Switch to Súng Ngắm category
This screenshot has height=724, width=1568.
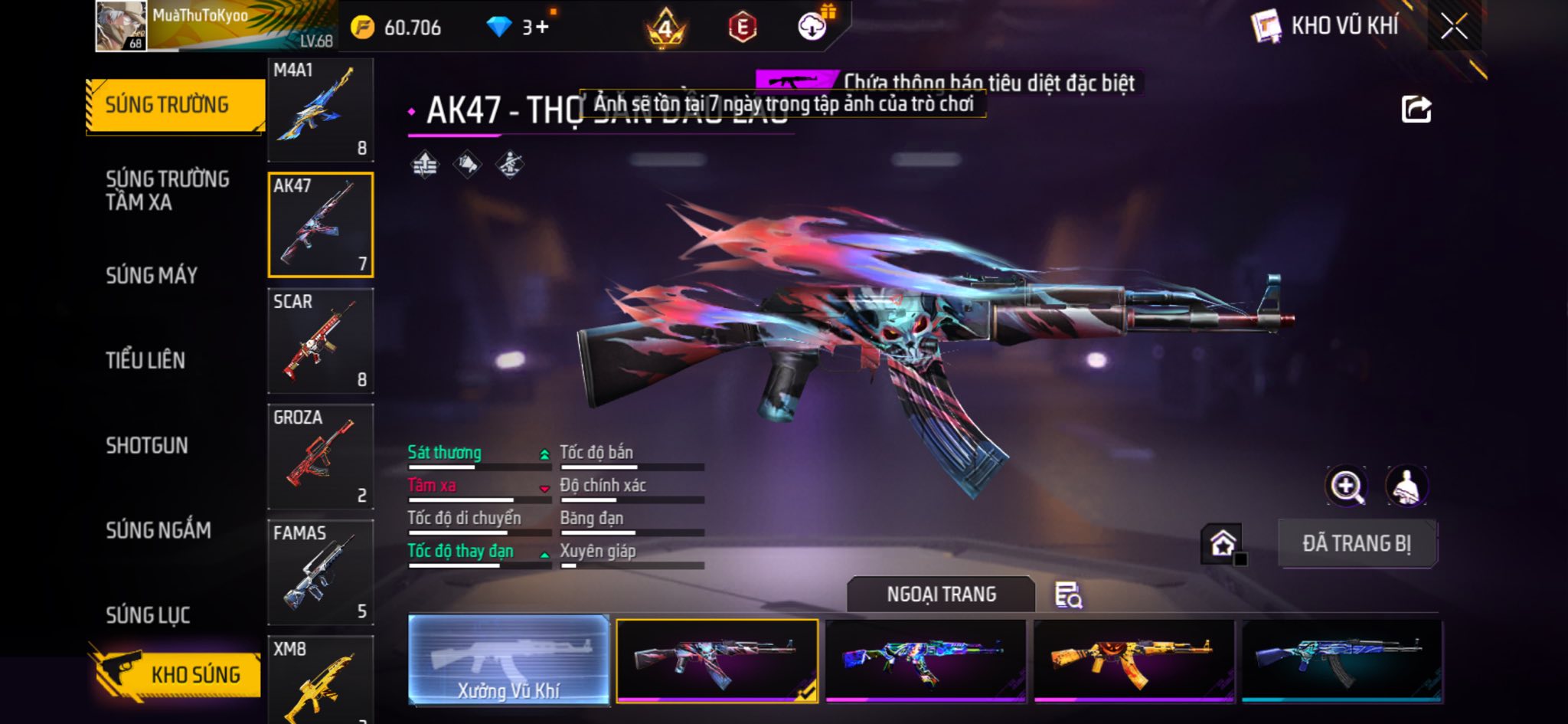point(158,530)
